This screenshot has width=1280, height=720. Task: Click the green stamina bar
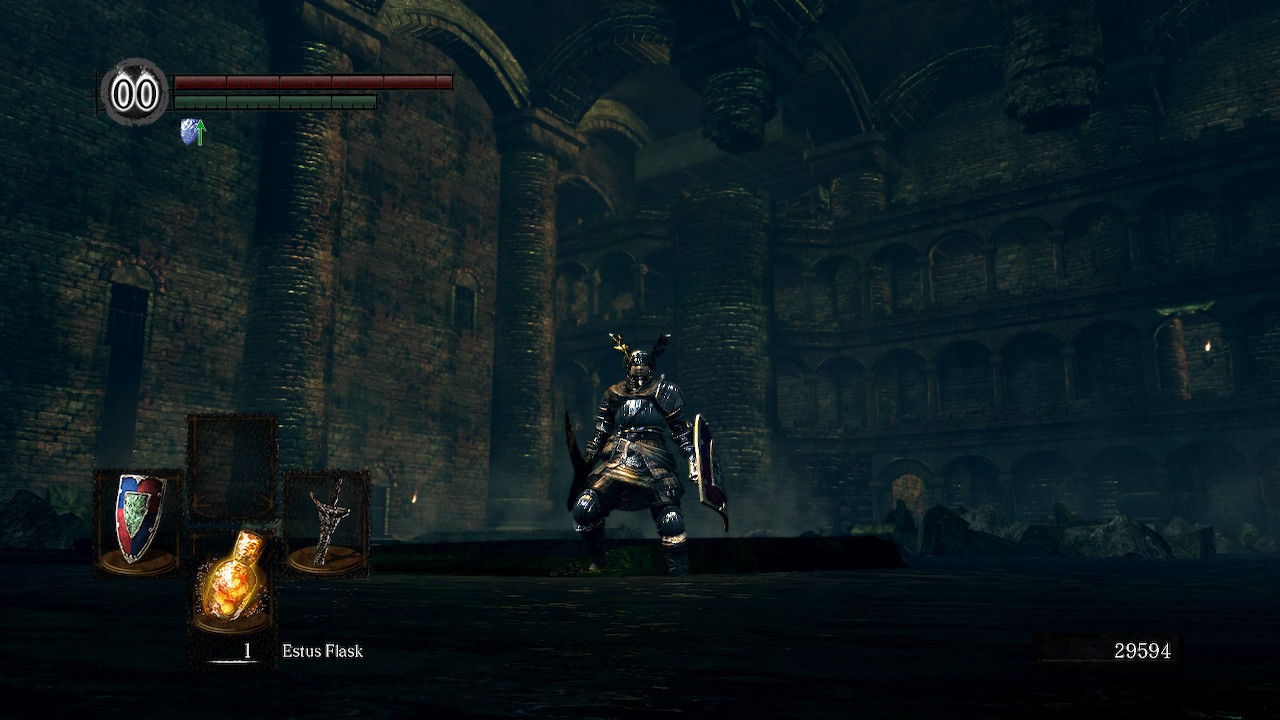275,101
